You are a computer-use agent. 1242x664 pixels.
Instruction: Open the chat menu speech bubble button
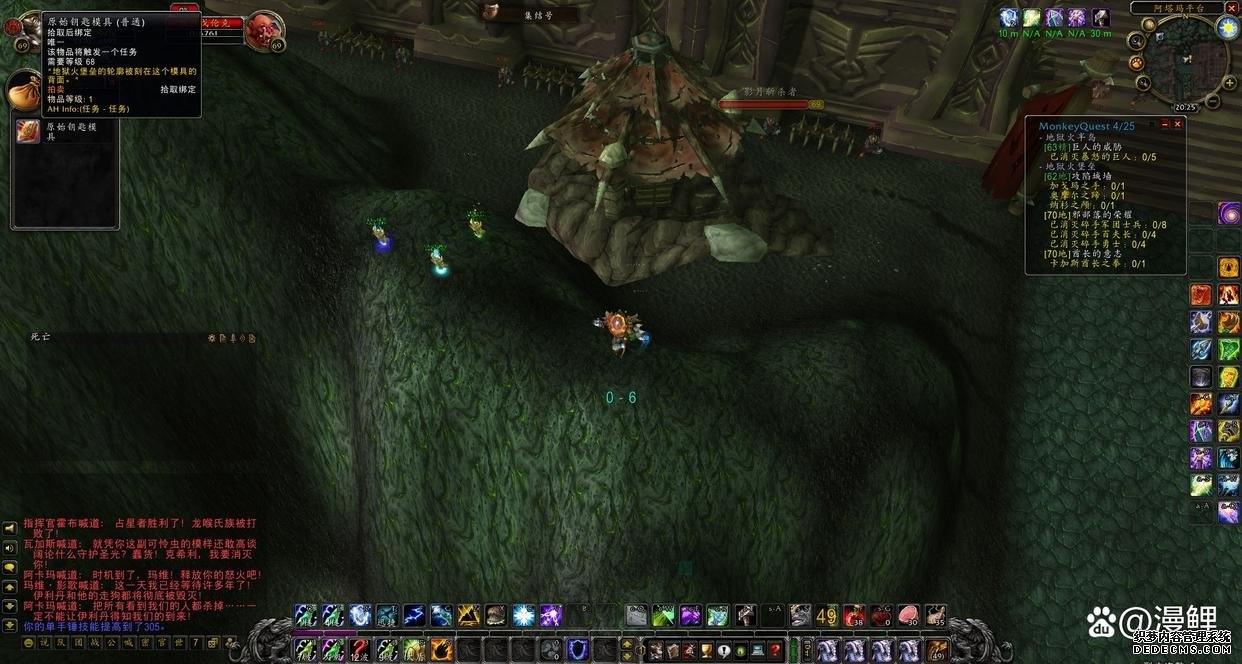click(x=9, y=566)
